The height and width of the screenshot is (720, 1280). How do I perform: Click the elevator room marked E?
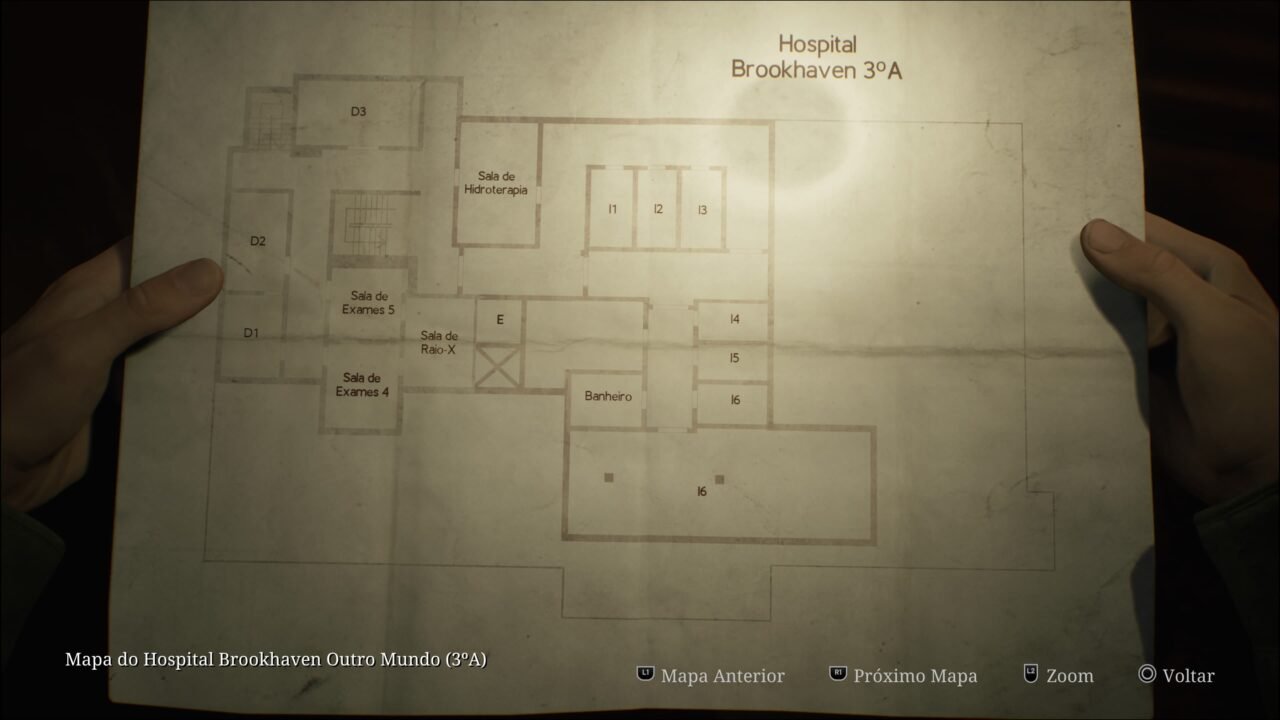[498, 320]
